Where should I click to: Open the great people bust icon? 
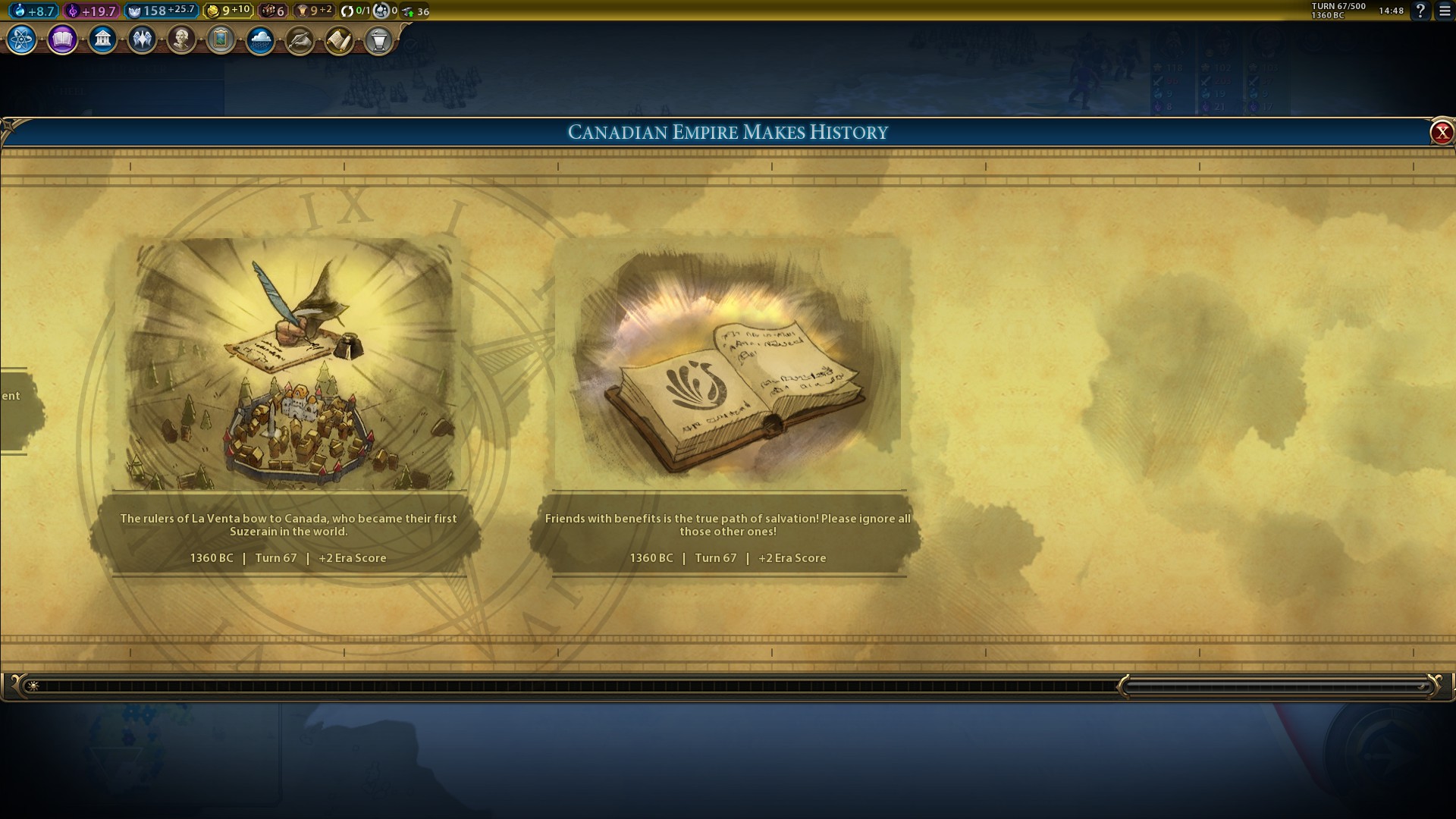181,39
